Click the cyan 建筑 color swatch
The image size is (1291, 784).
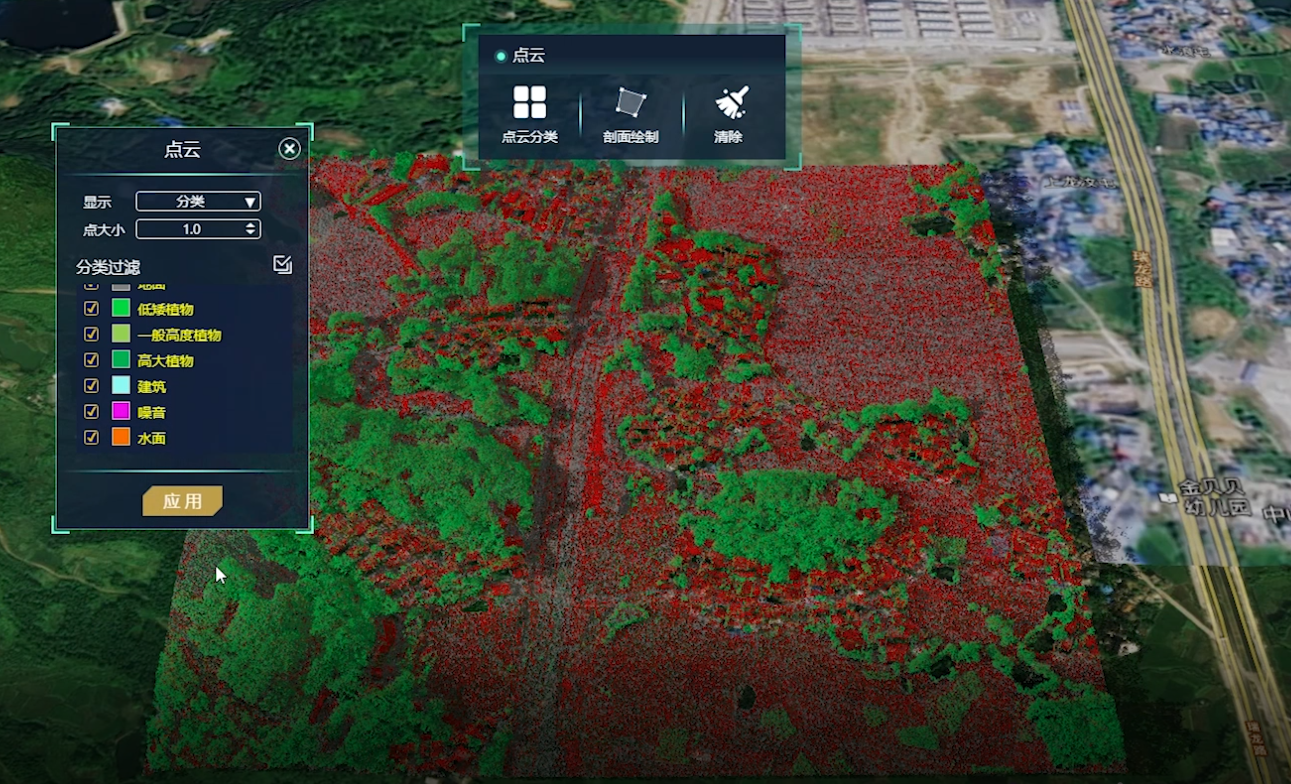[x=121, y=386]
